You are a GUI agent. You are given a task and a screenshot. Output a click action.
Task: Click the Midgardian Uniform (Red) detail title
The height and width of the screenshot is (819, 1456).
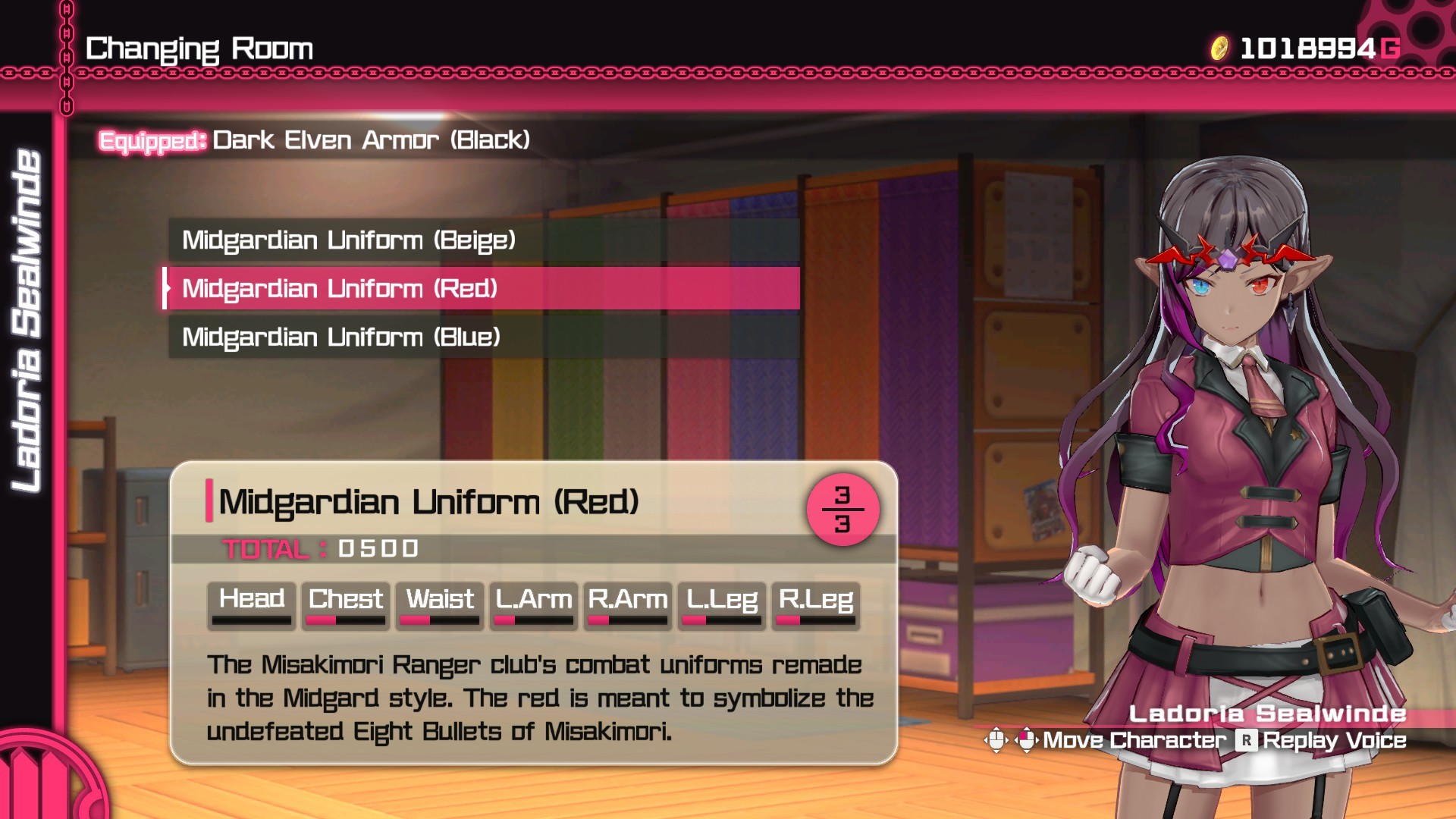pos(428,501)
